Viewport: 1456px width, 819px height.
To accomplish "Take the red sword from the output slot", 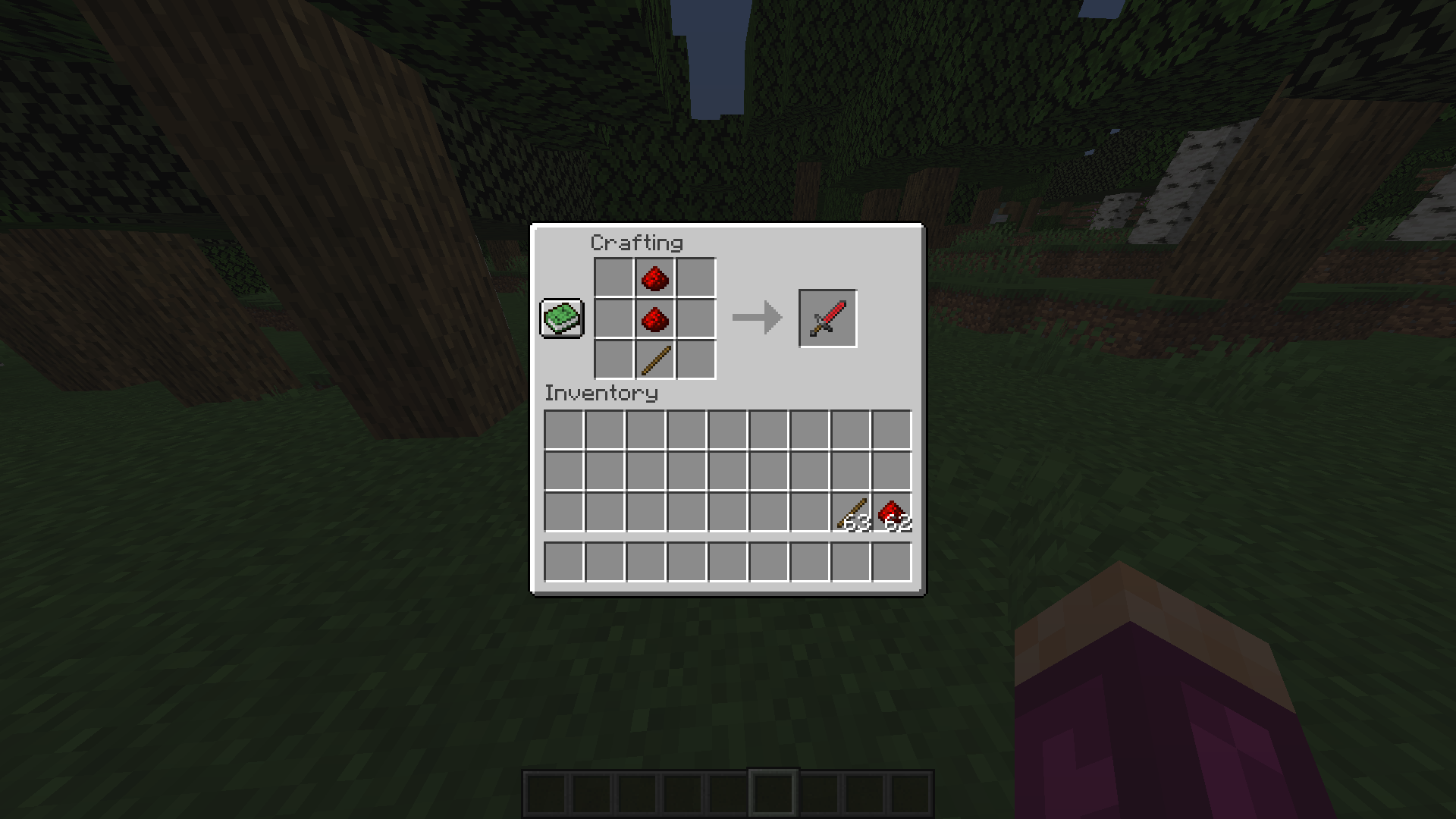I will click(x=827, y=317).
